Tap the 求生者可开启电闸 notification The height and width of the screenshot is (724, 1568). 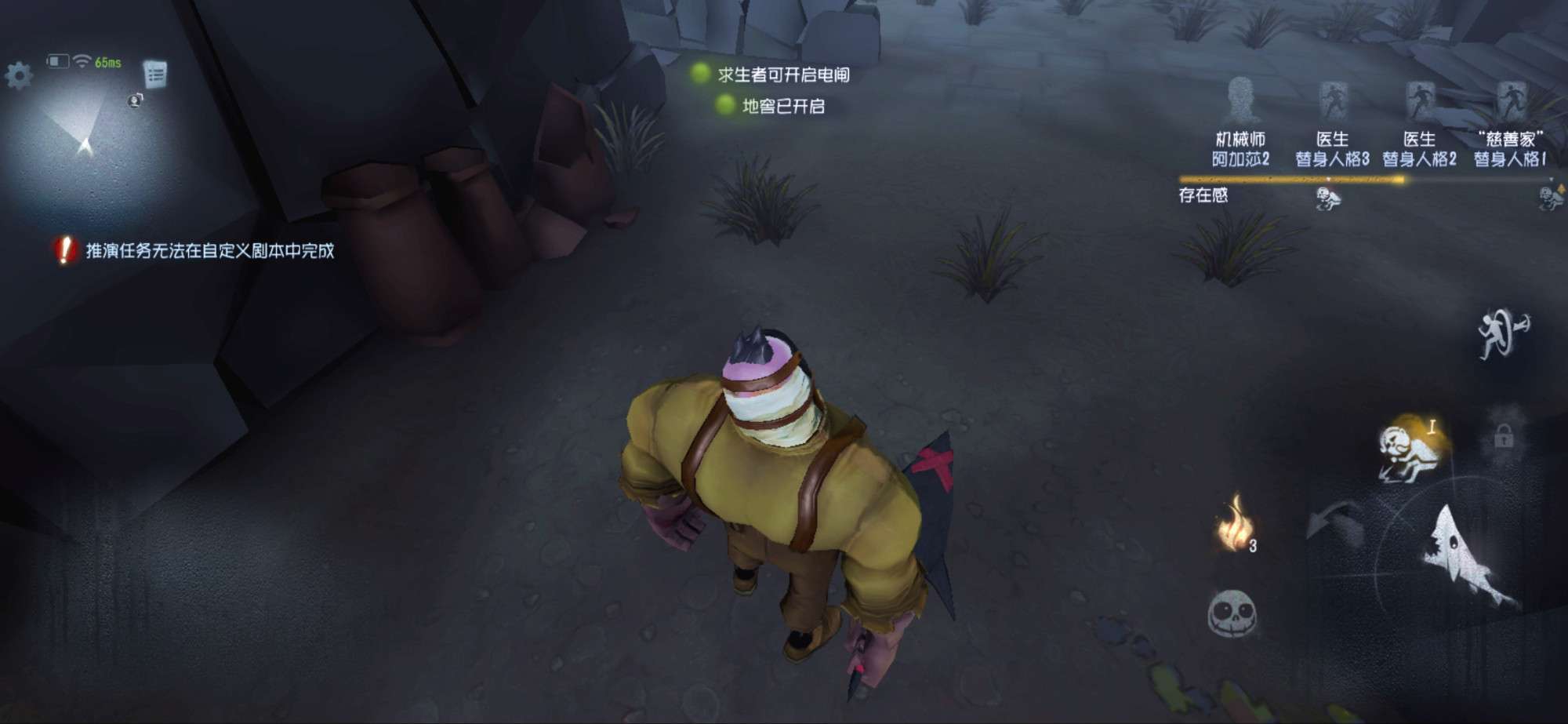coord(784,75)
